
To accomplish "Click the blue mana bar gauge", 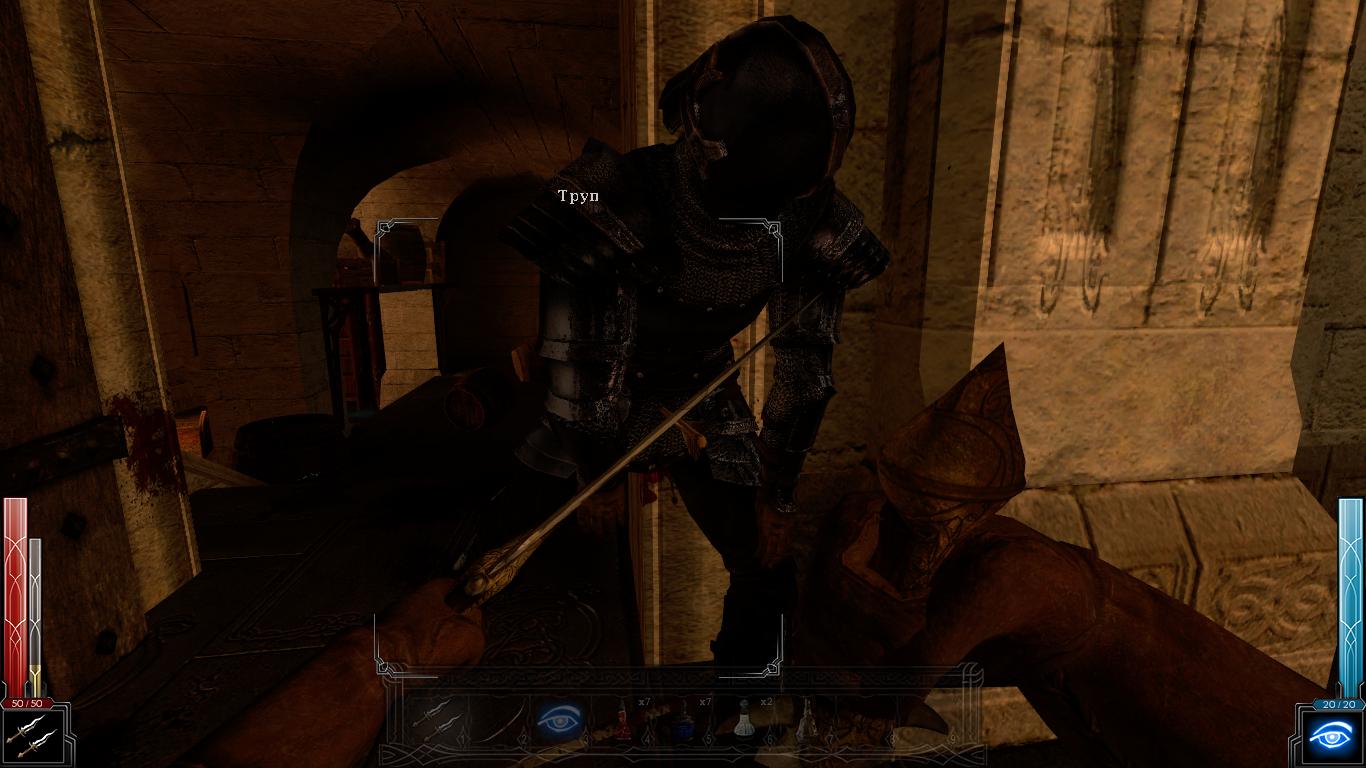I will (x=1348, y=590).
